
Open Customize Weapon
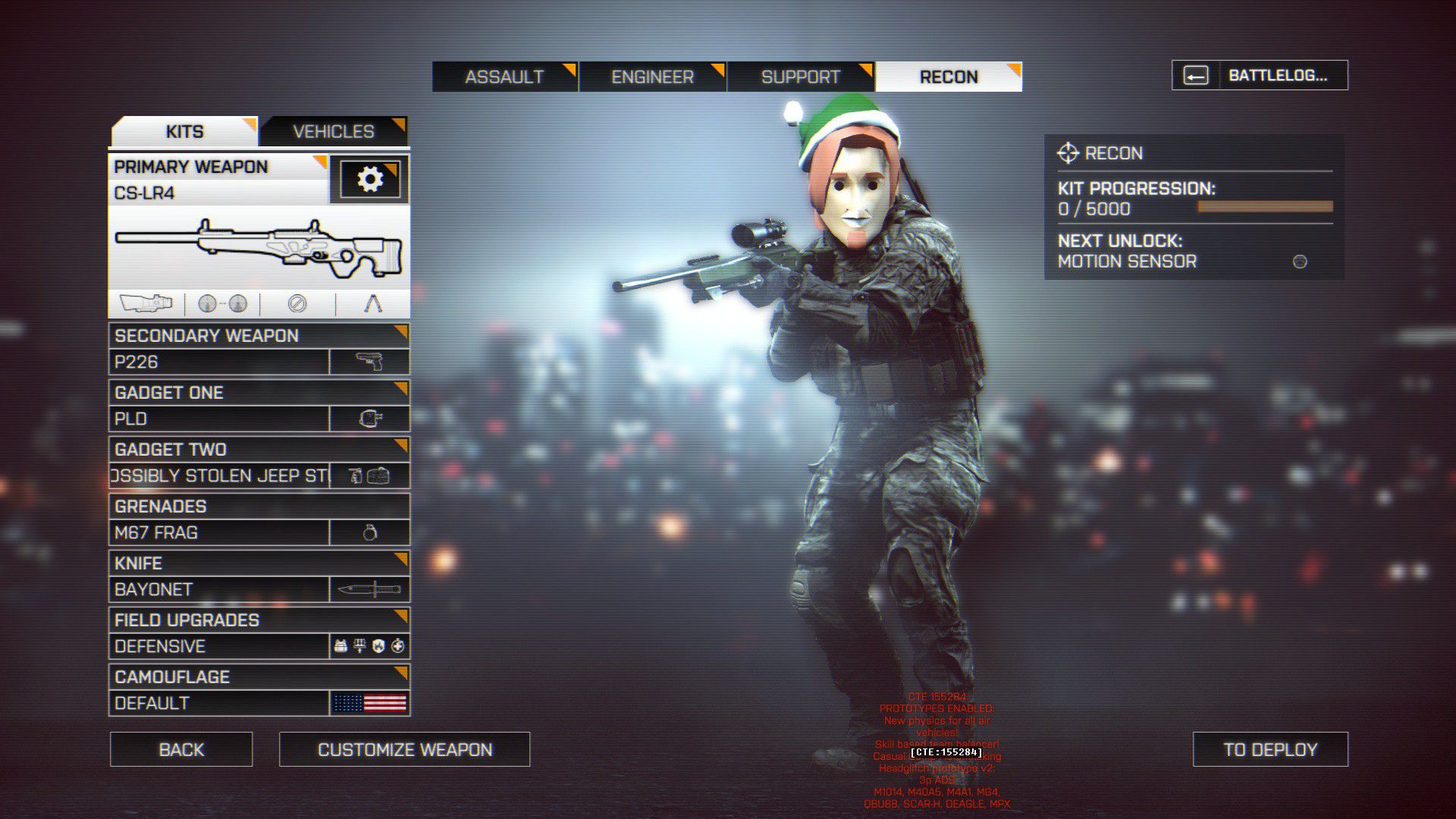click(x=404, y=749)
